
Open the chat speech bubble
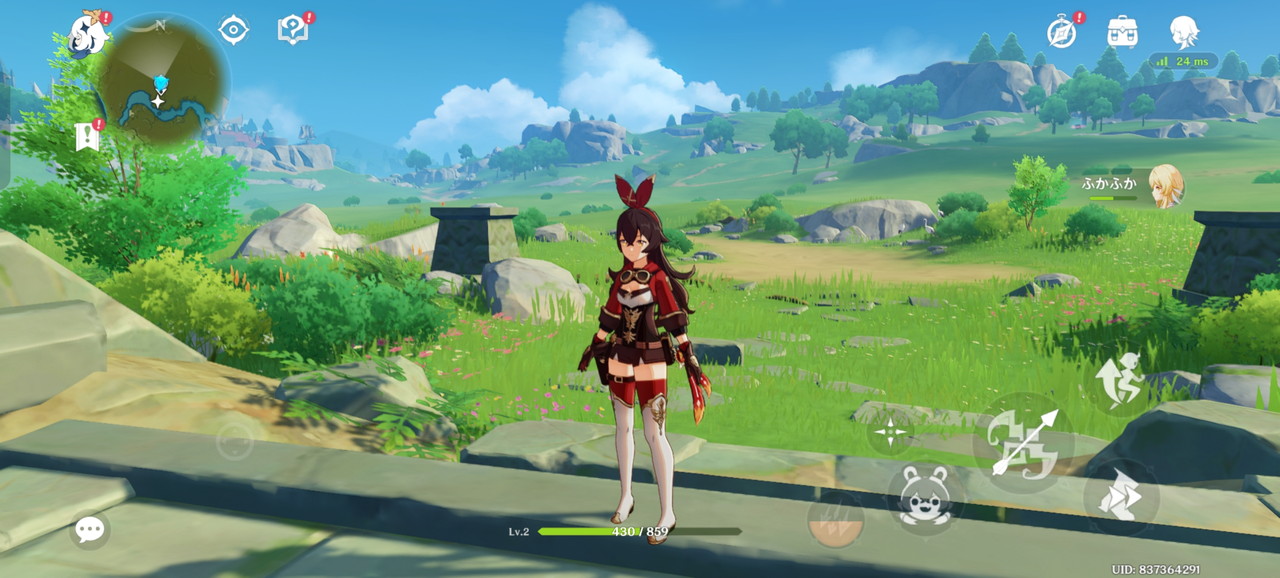click(x=90, y=529)
